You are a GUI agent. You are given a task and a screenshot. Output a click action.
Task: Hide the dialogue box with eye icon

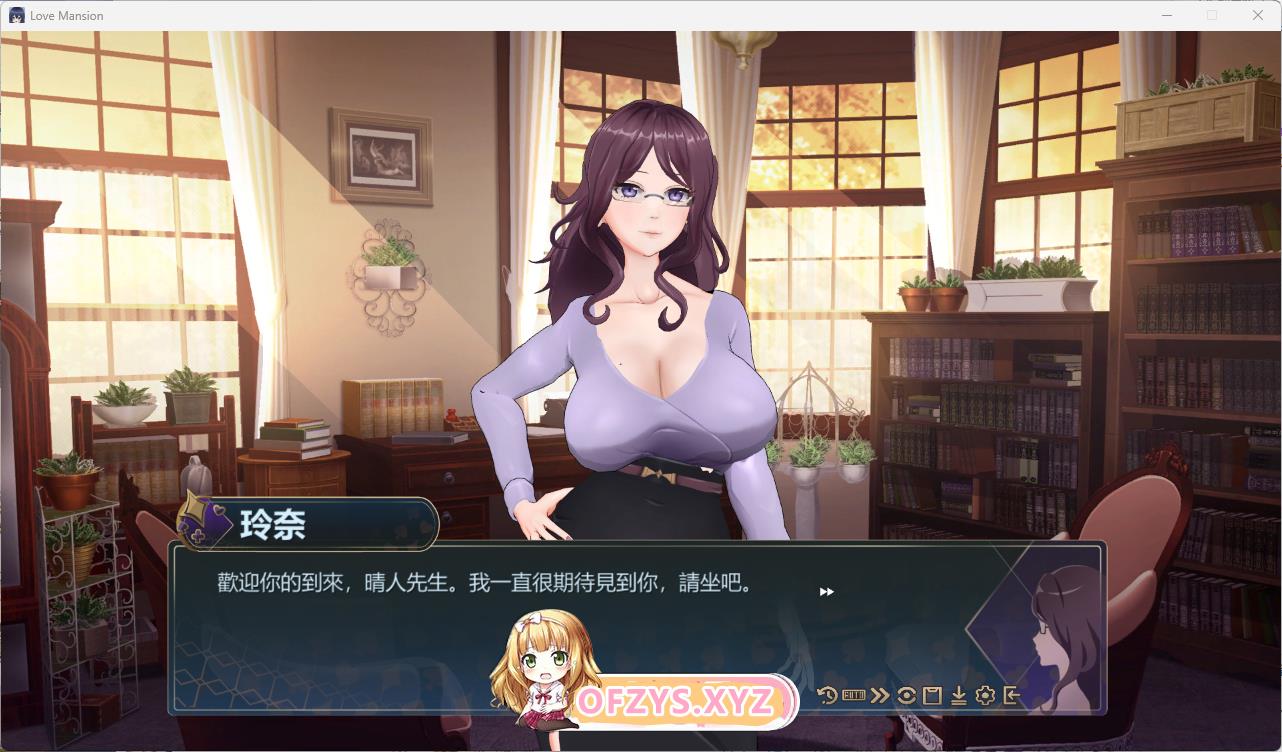(906, 695)
